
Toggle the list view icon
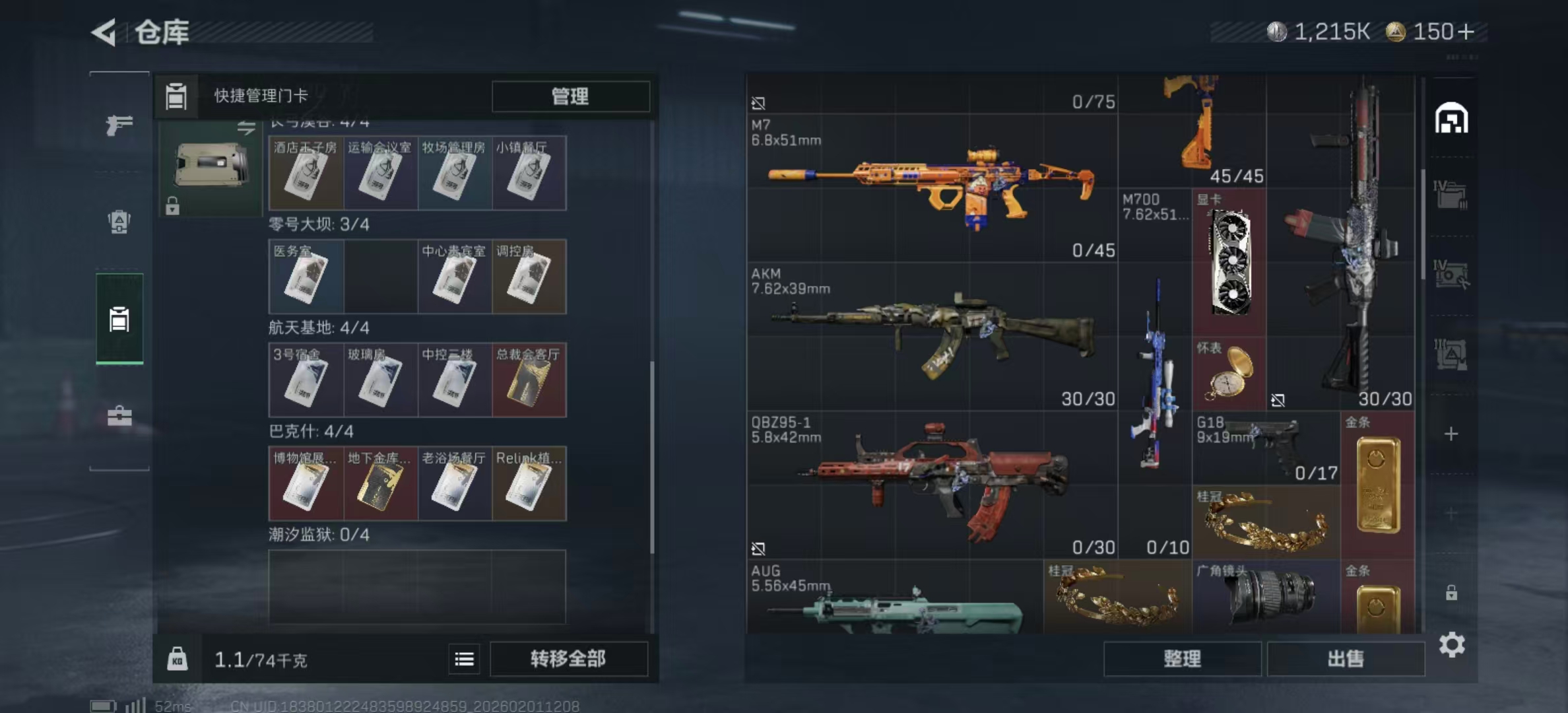(464, 659)
